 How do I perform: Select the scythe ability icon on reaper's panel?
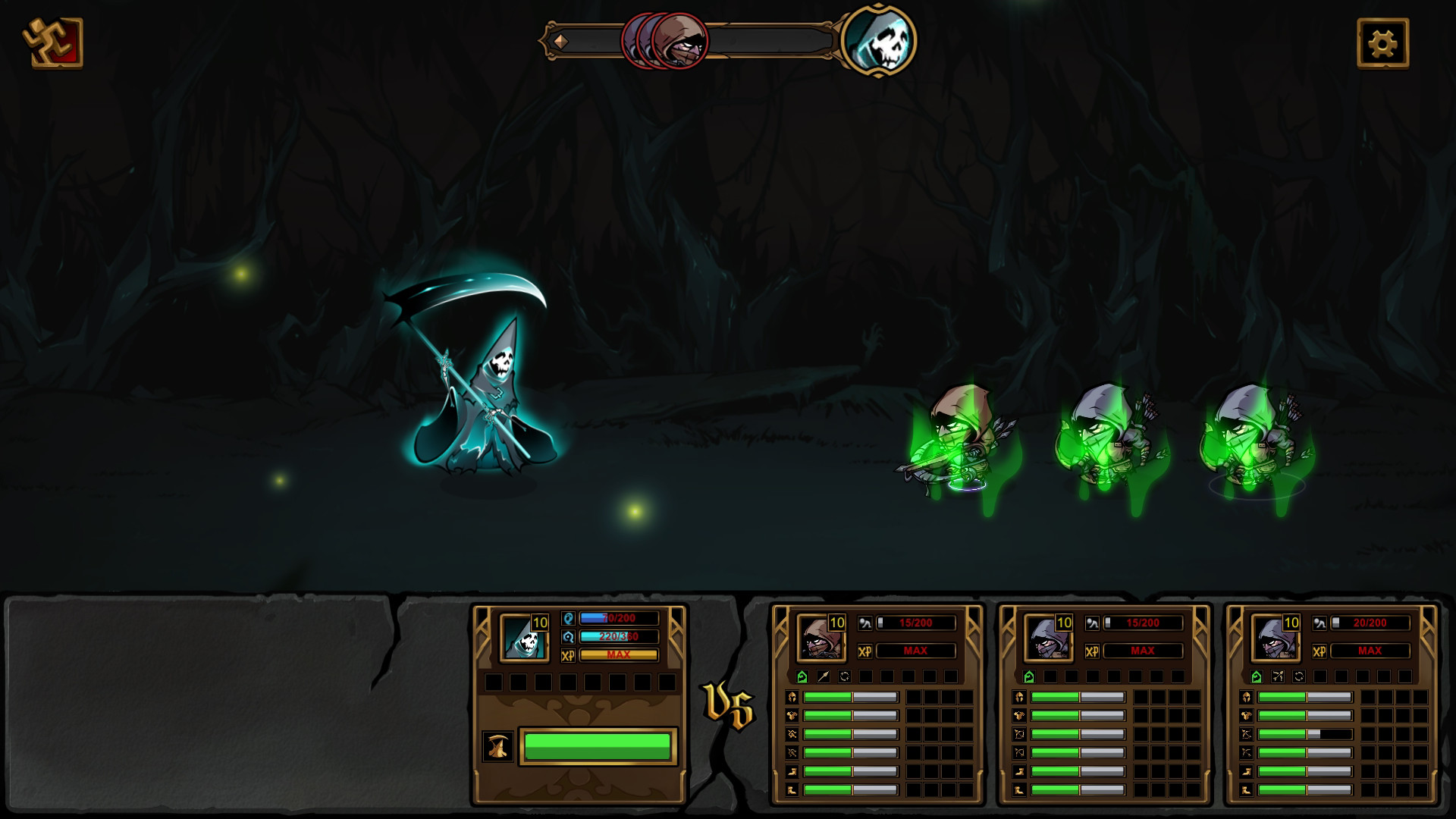point(499,745)
